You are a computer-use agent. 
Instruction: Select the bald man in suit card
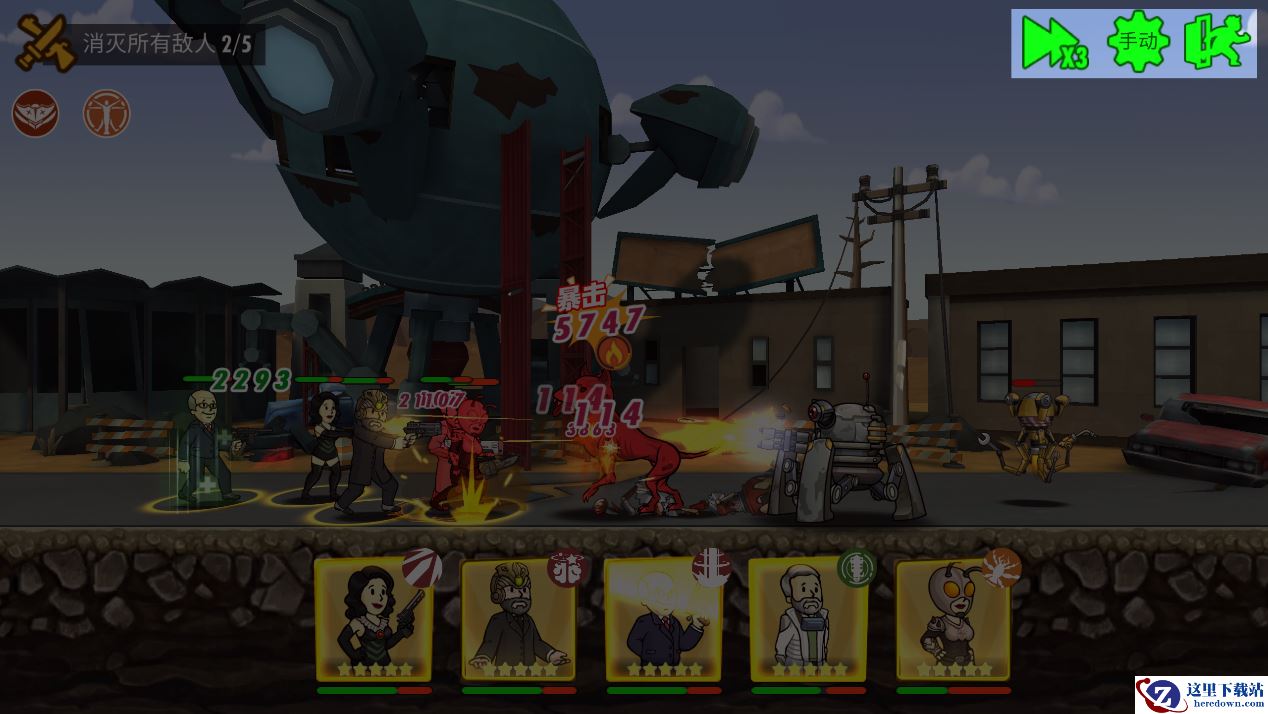(x=662, y=619)
